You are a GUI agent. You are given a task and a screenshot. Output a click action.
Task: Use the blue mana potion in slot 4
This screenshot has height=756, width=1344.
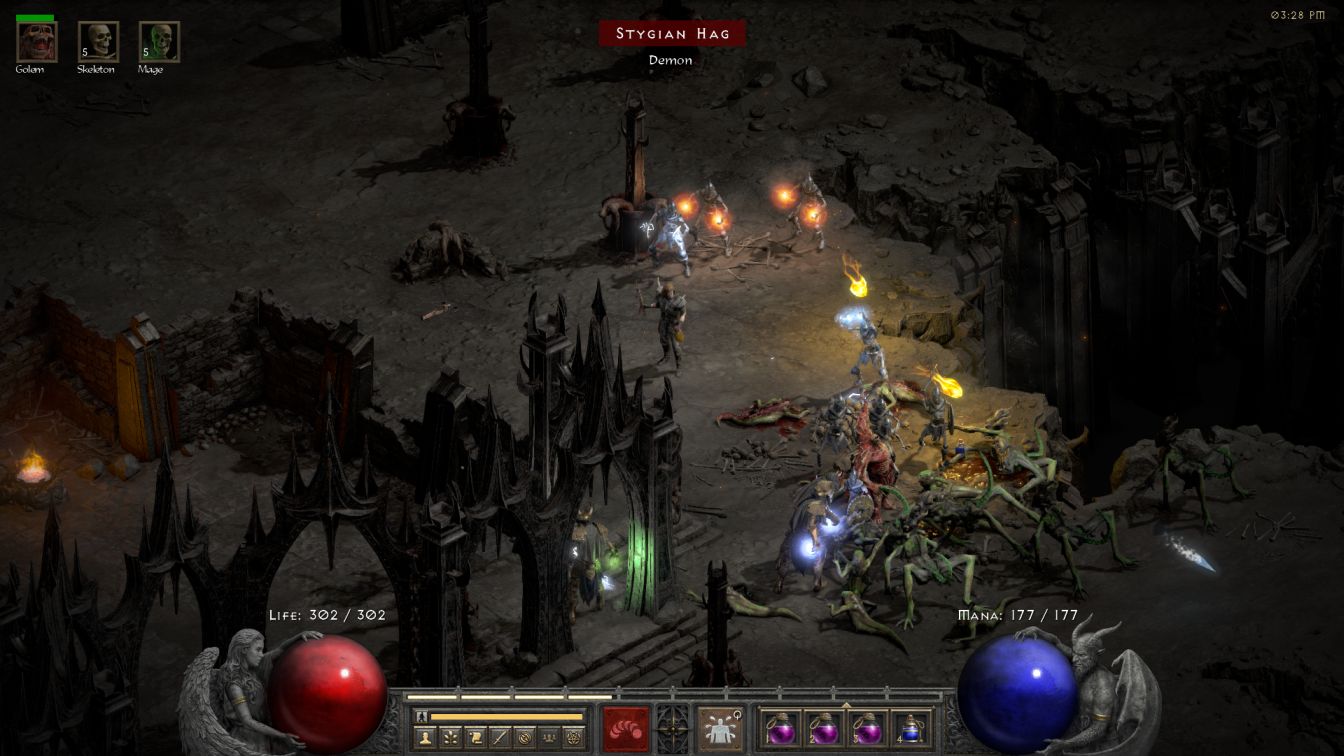[910, 728]
